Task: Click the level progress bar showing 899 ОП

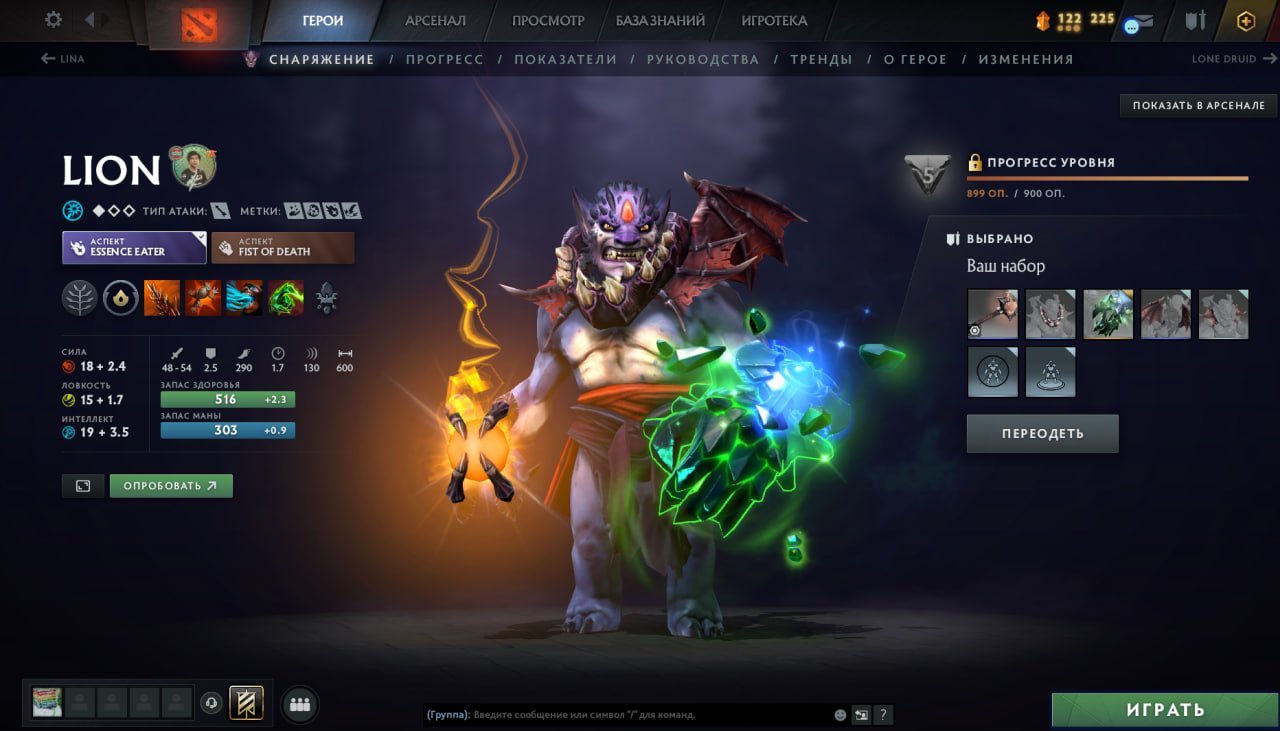Action: tap(1105, 180)
